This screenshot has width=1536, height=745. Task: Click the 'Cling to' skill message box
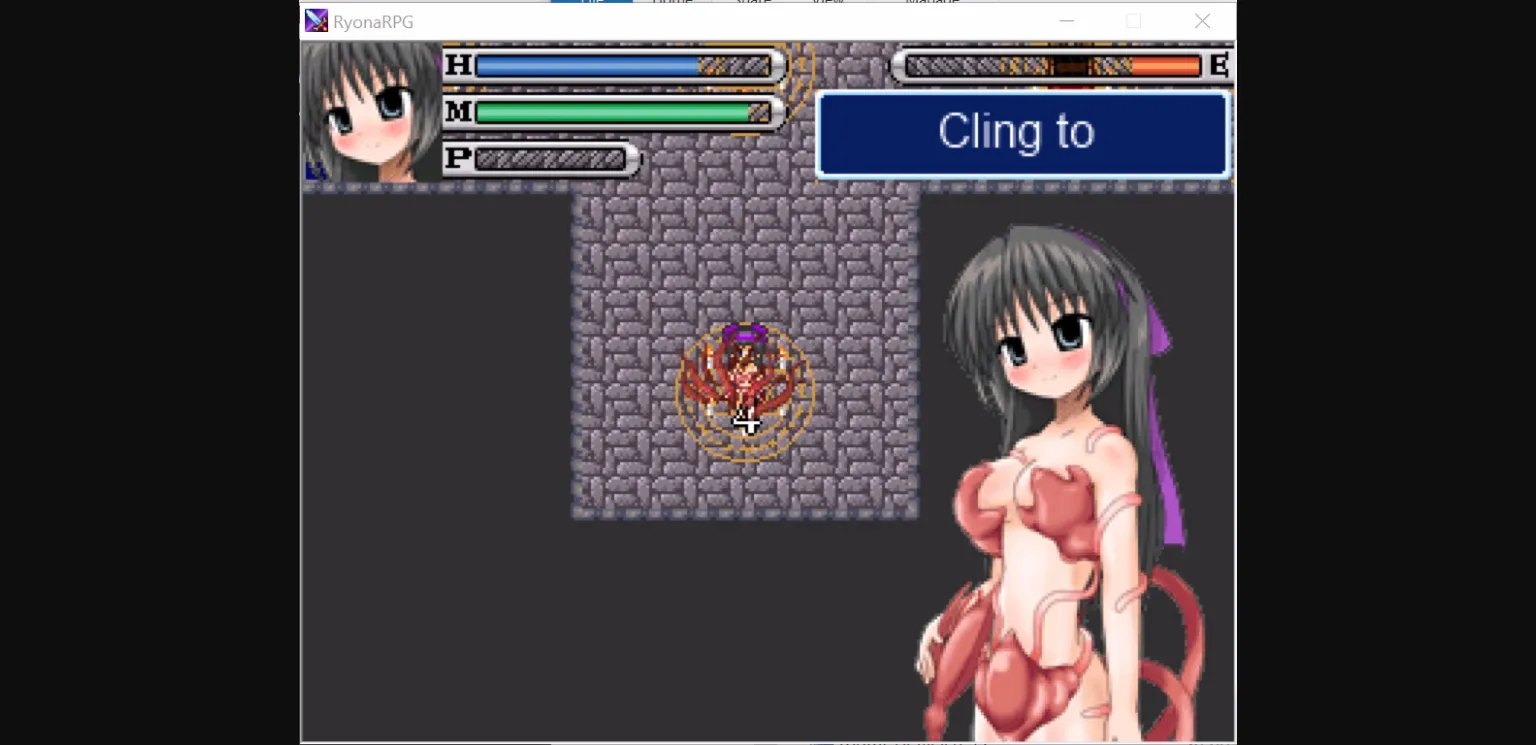pyautogui.click(x=1022, y=134)
